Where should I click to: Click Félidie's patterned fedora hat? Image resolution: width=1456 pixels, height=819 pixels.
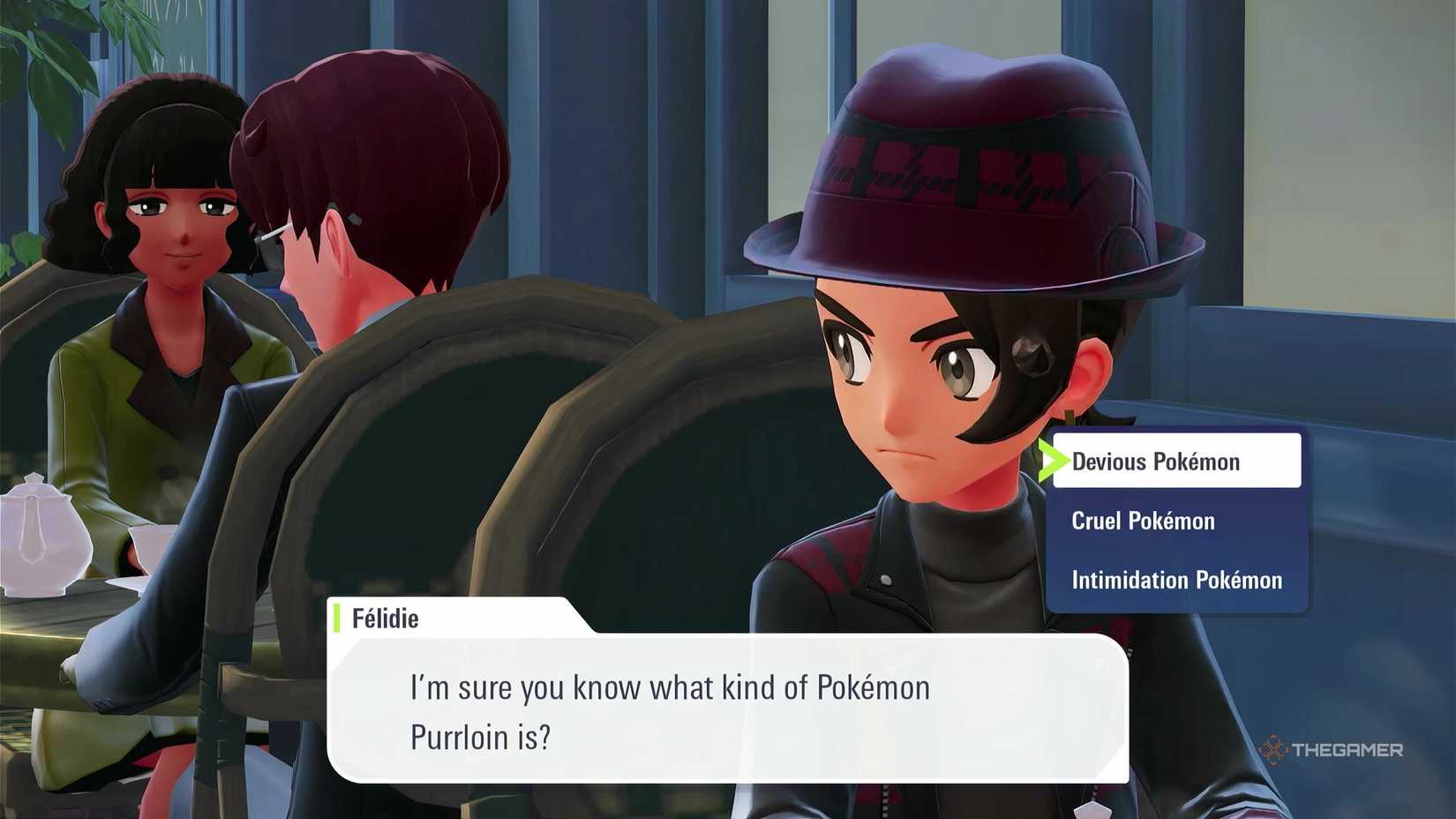tap(971, 159)
